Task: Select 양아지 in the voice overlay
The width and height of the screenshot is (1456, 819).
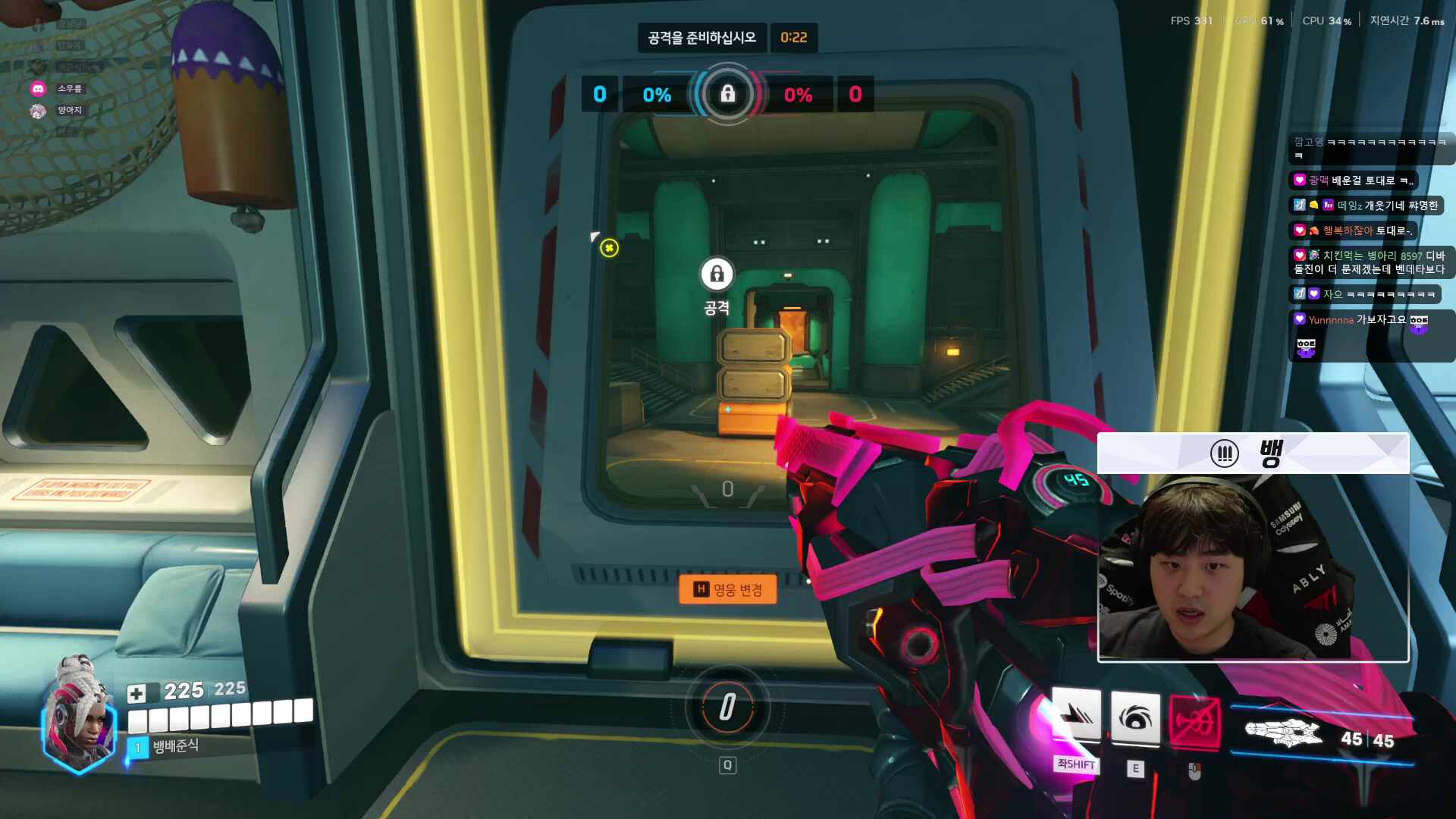Action: click(x=69, y=110)
